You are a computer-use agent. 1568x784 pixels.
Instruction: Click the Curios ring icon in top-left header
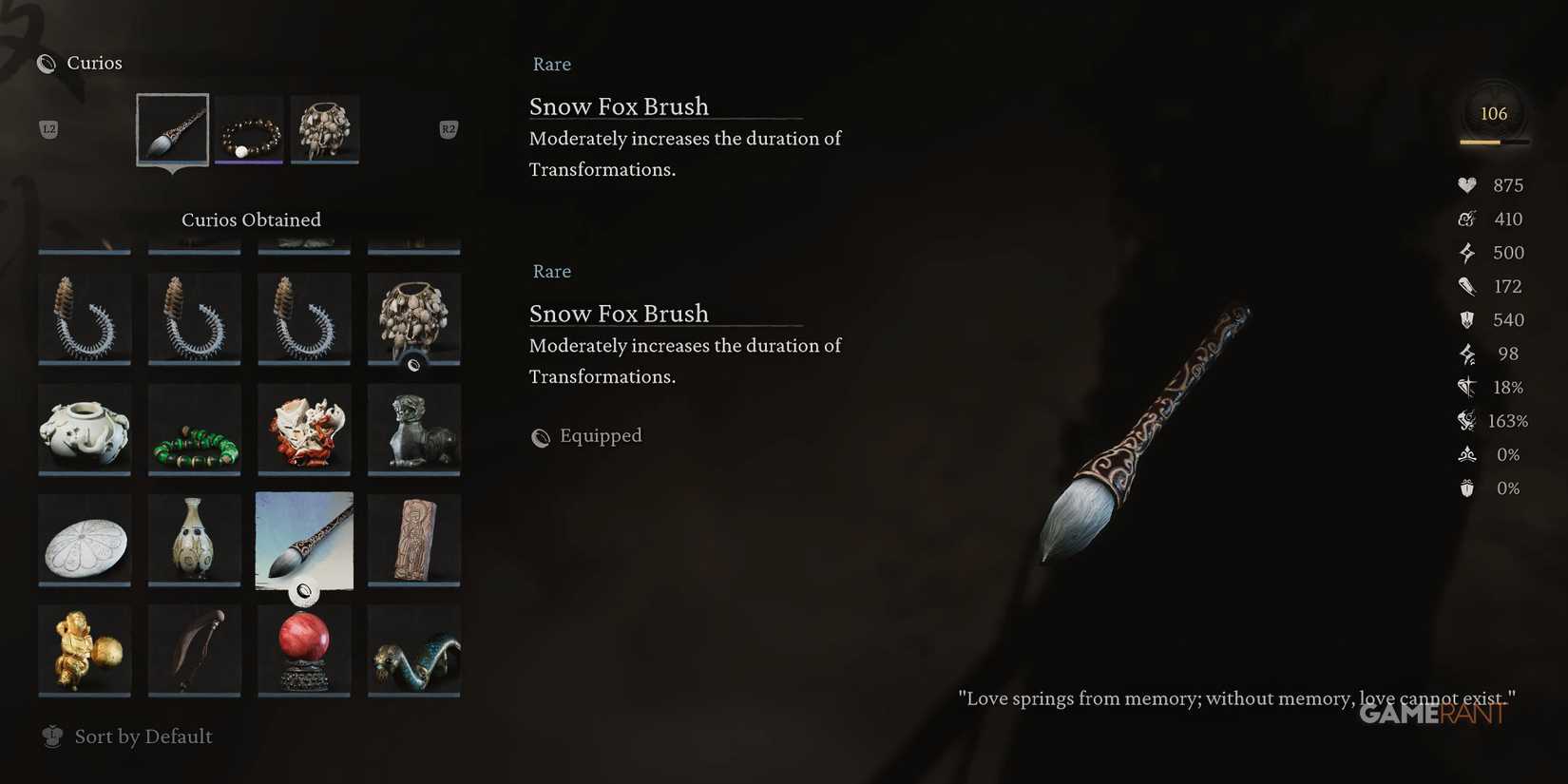click(x=46, y=63)
